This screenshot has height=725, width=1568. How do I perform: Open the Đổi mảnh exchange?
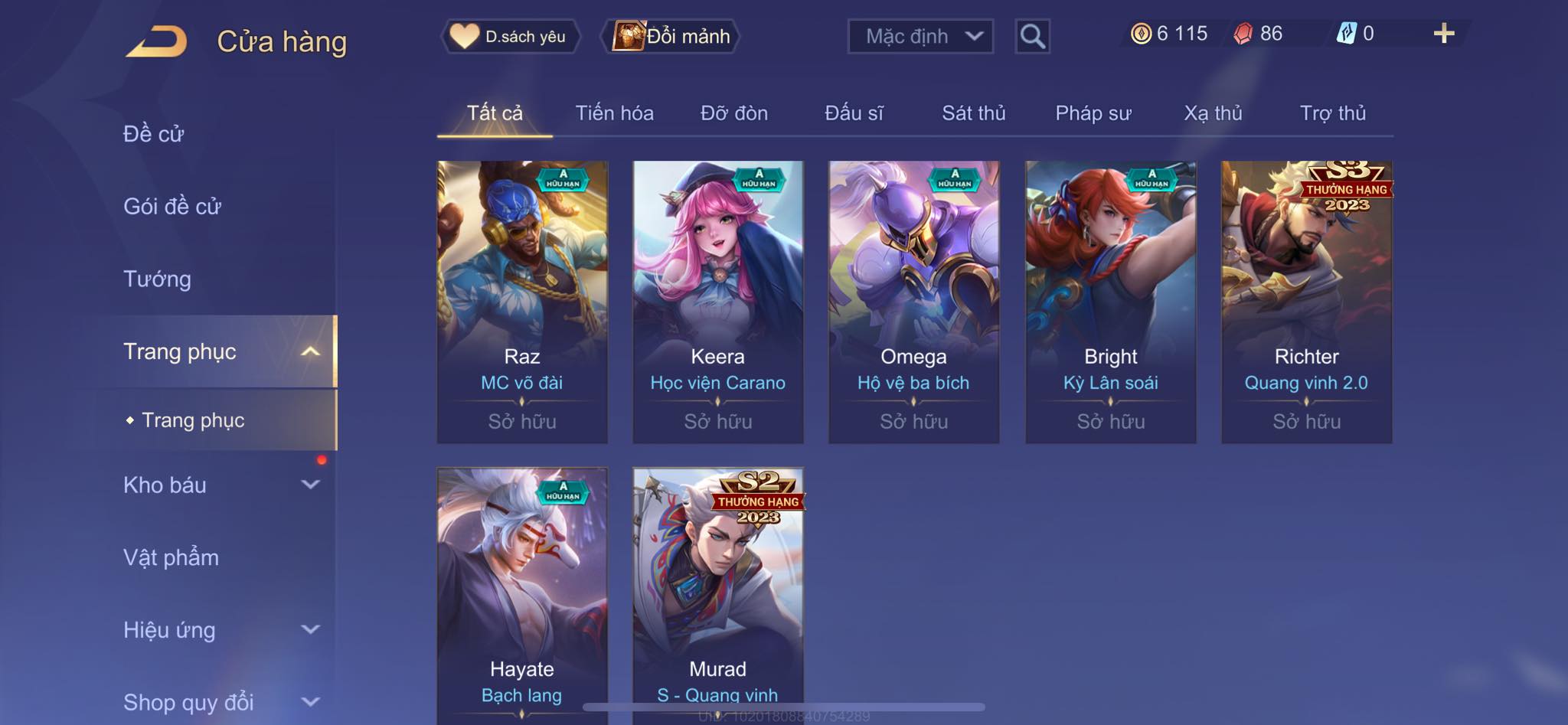point(671,36)
